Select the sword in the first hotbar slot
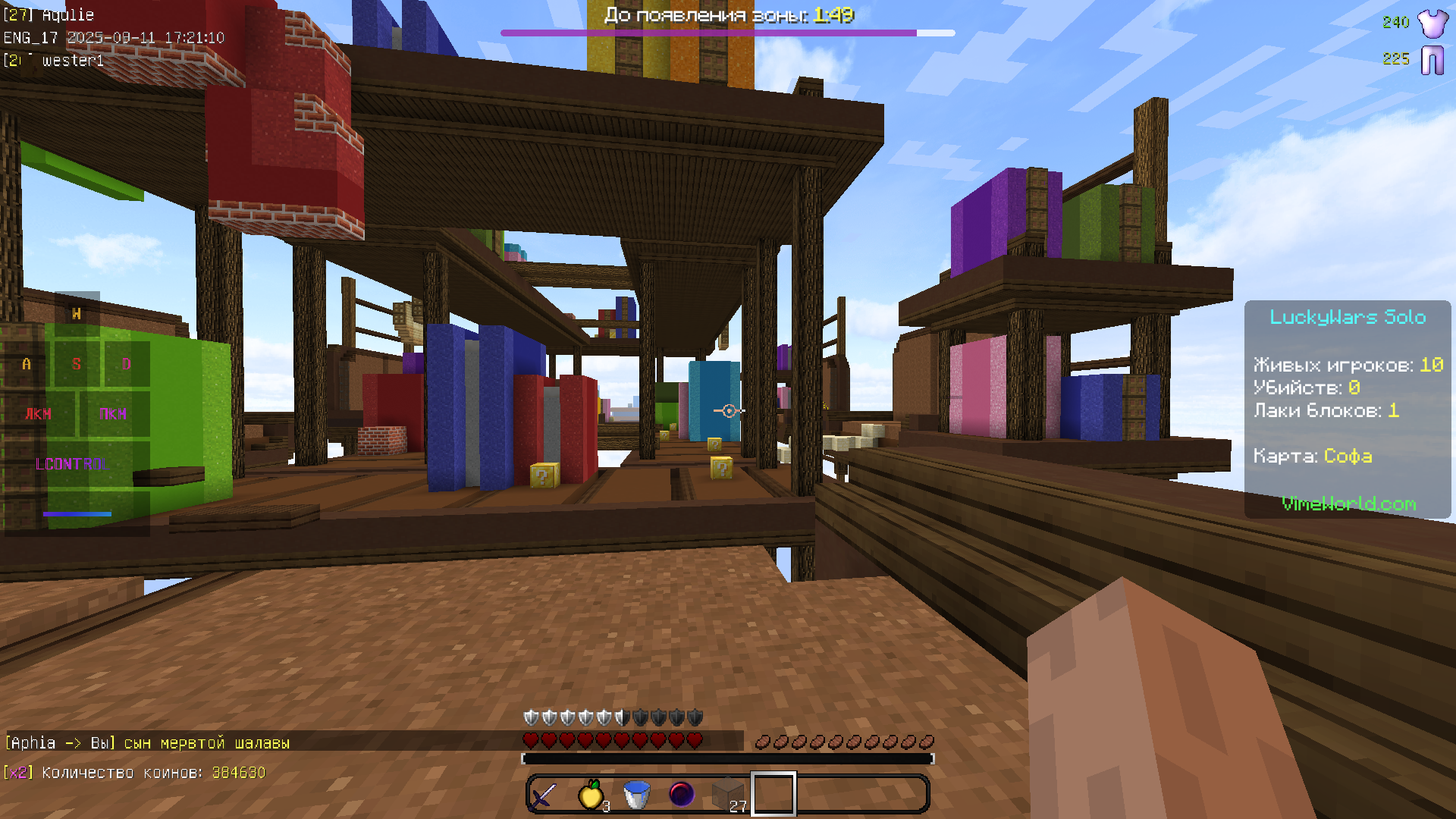Viewport: 1456px width, 819px height. click(544, 793)
